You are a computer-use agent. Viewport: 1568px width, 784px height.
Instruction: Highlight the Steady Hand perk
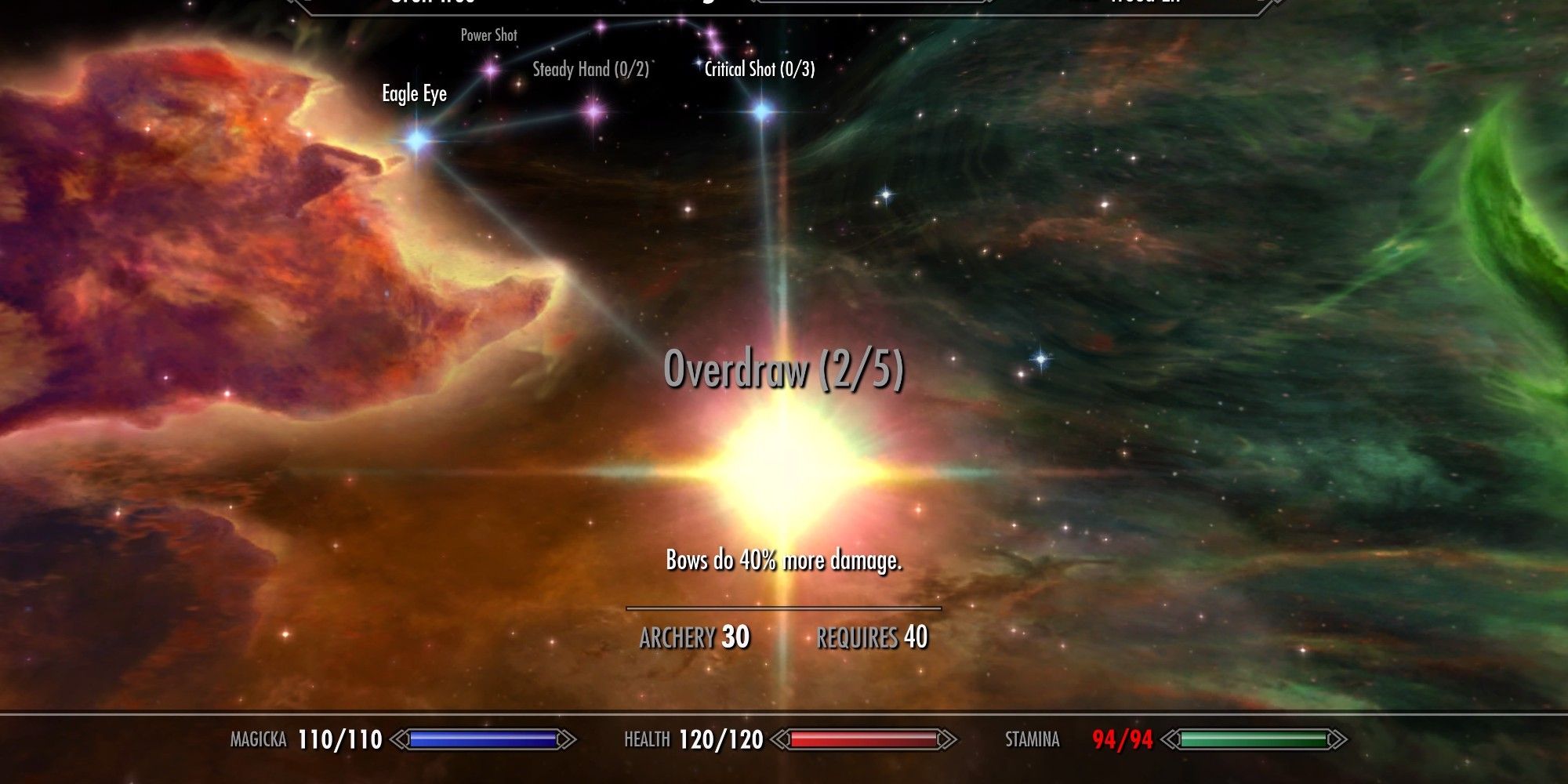coord(593,111)
